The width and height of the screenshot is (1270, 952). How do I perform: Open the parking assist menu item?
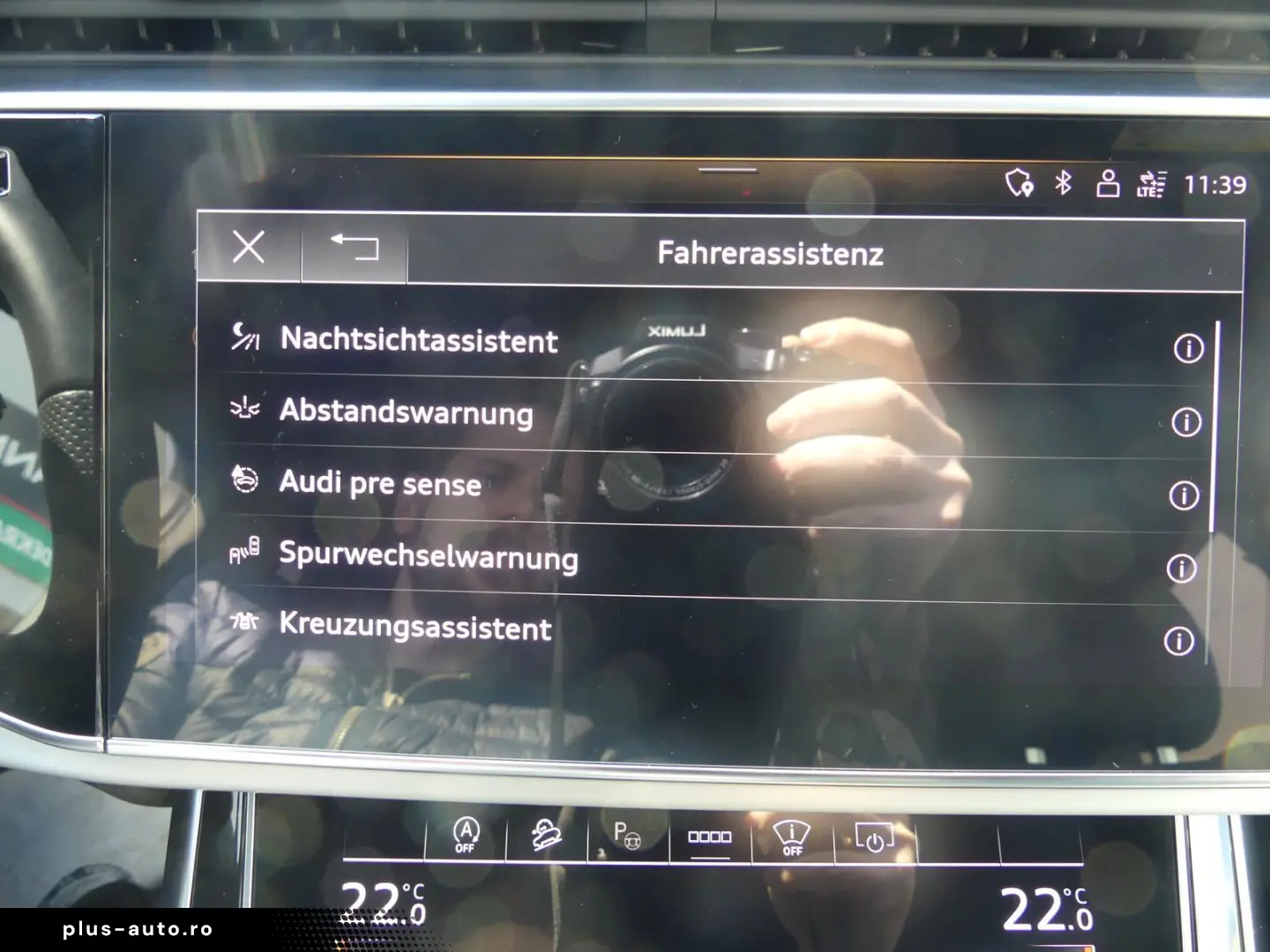click(628, 837)
